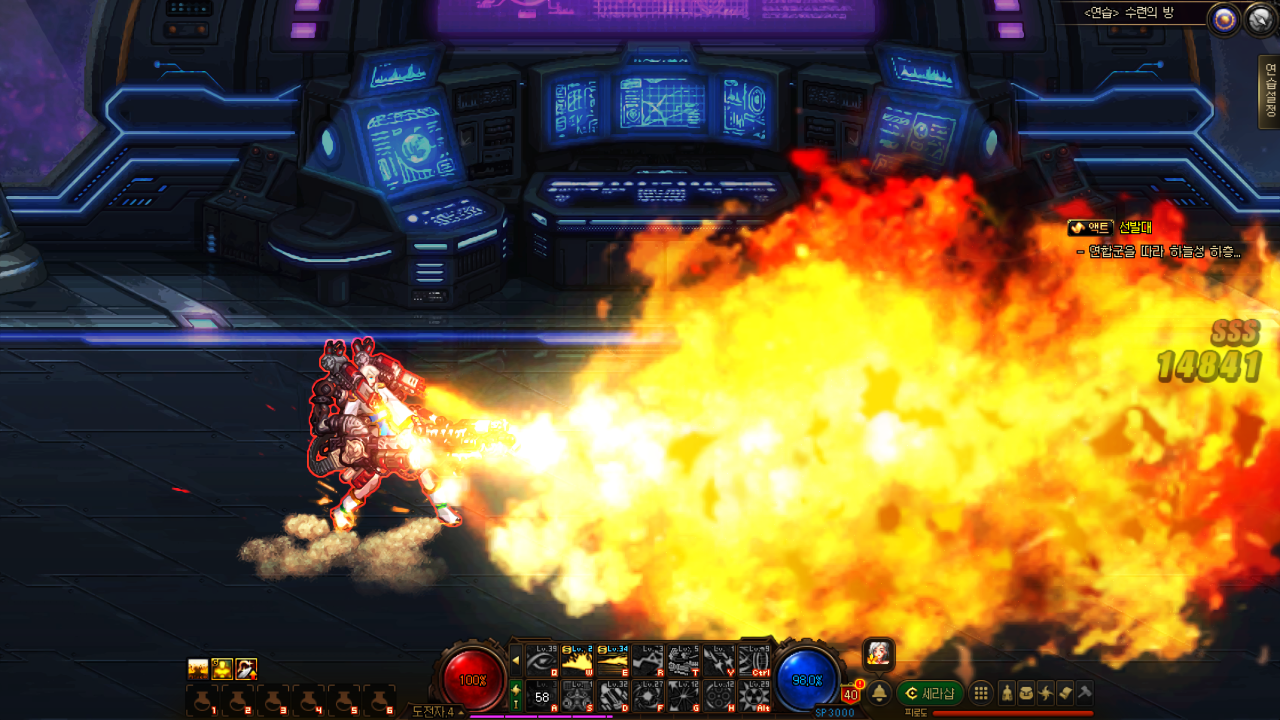Open the skill shuriken menu icon
Screen dimensions: 1280x720
[x=1046, y=693]
